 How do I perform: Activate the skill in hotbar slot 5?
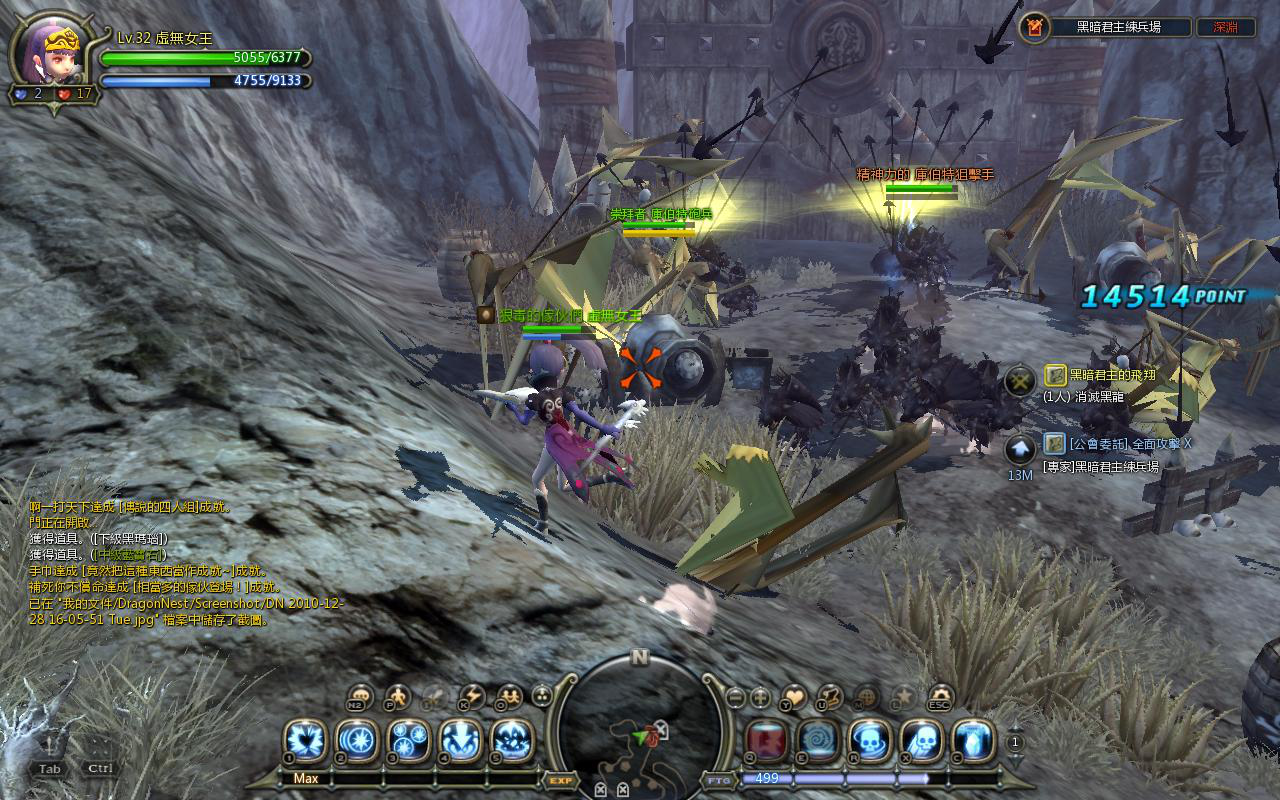(512, 740)
